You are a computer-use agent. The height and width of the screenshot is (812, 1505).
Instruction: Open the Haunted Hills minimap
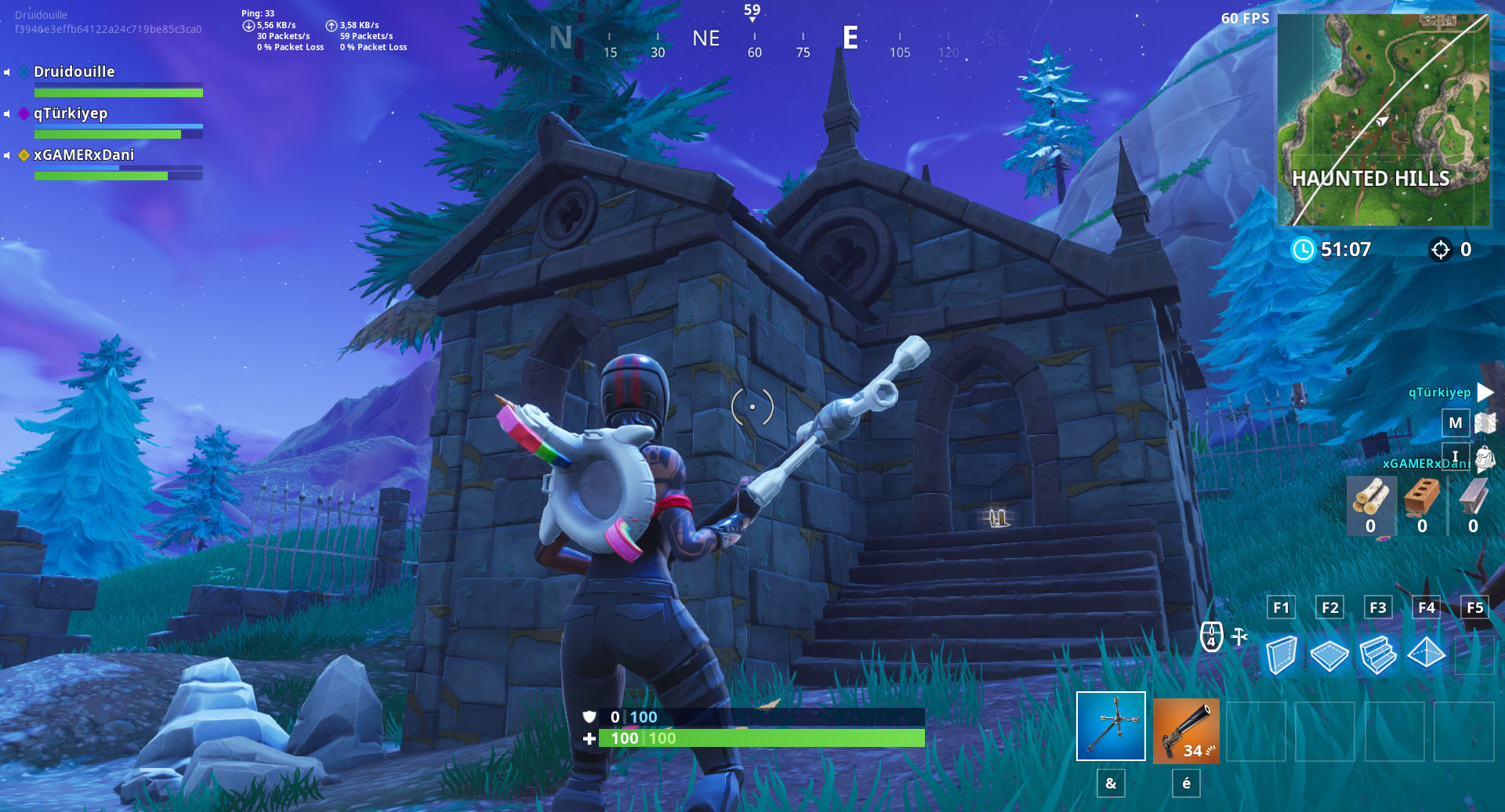pos(1383,120)
